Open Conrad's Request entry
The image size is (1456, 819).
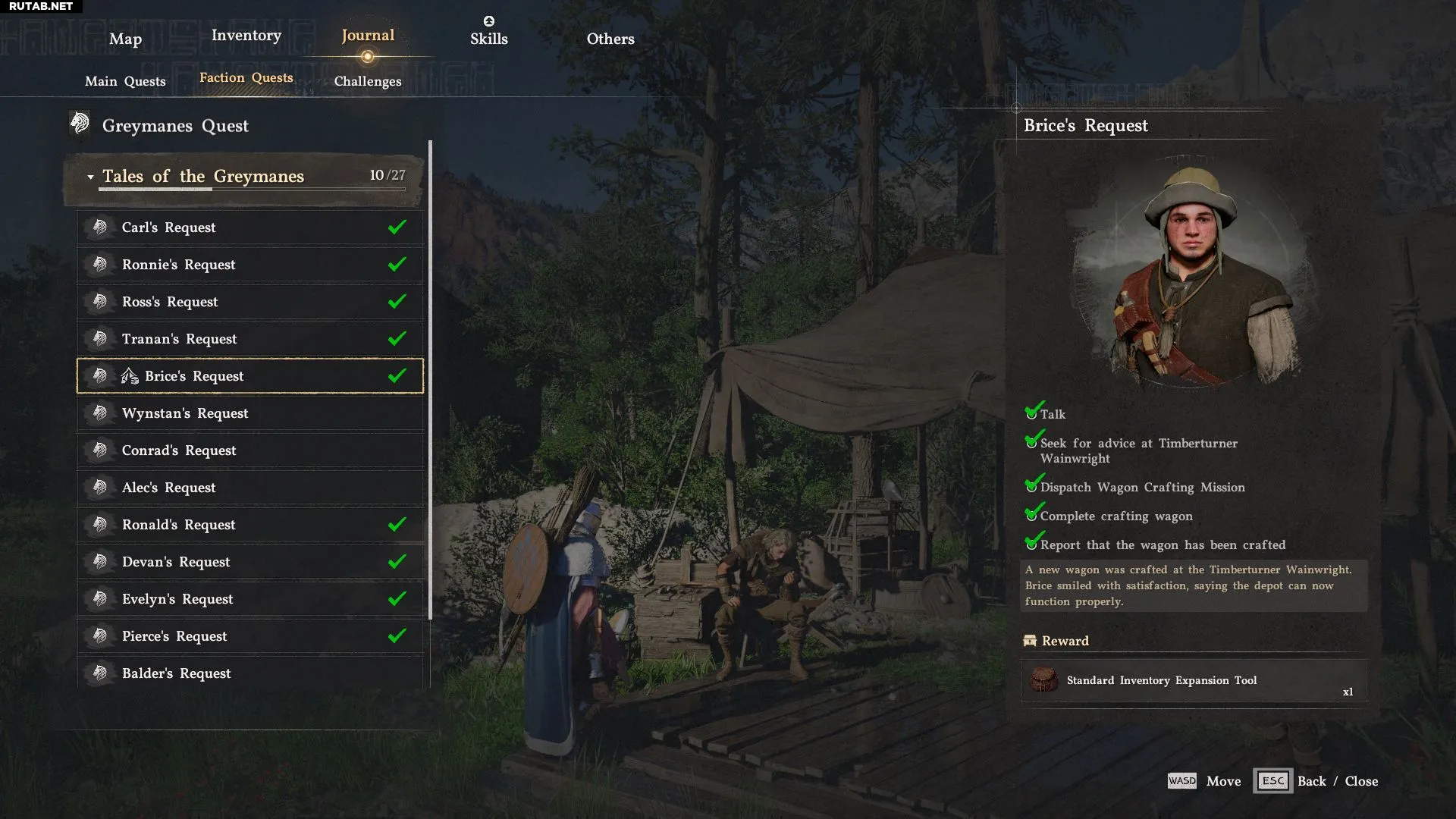coord(249,450)
